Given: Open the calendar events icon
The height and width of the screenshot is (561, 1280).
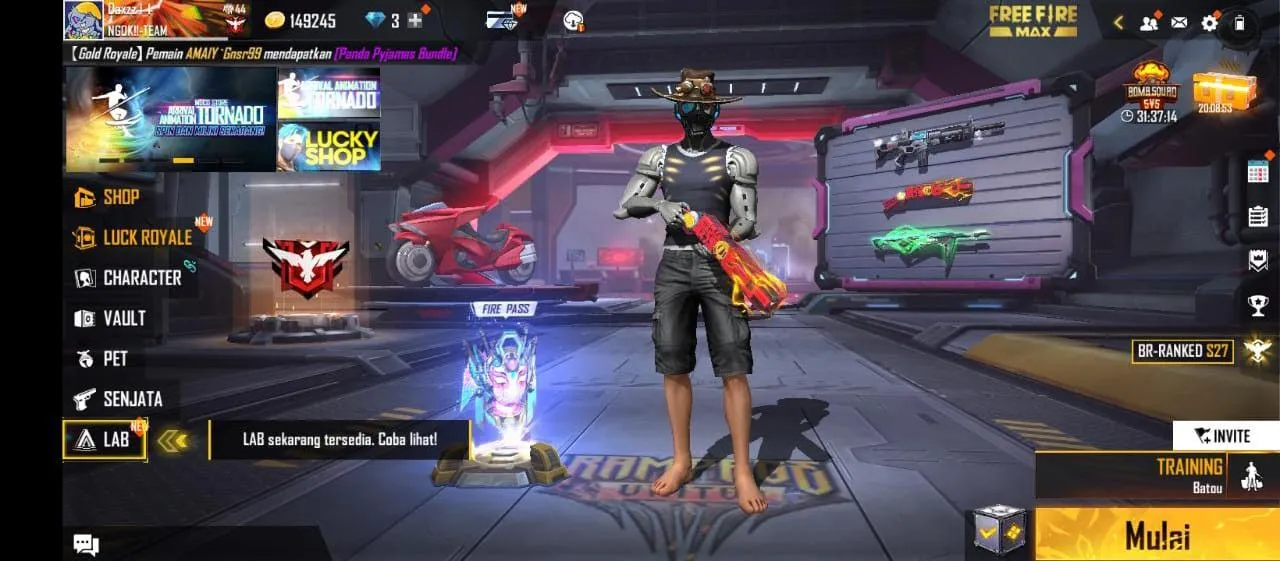Looking at the screenshot, I should (1258, 171).
